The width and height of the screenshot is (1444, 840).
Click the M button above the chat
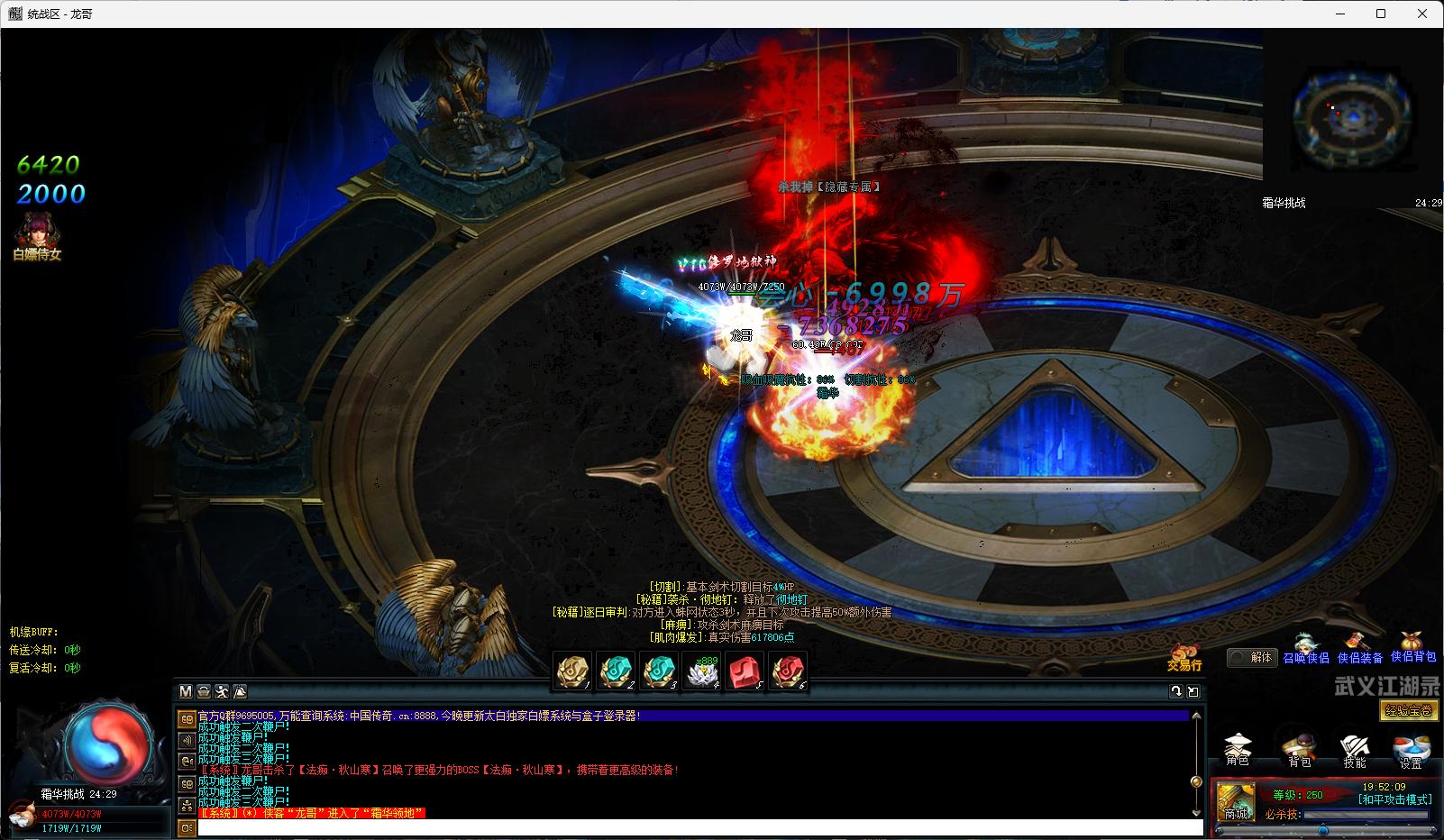(x=186, y=691)
